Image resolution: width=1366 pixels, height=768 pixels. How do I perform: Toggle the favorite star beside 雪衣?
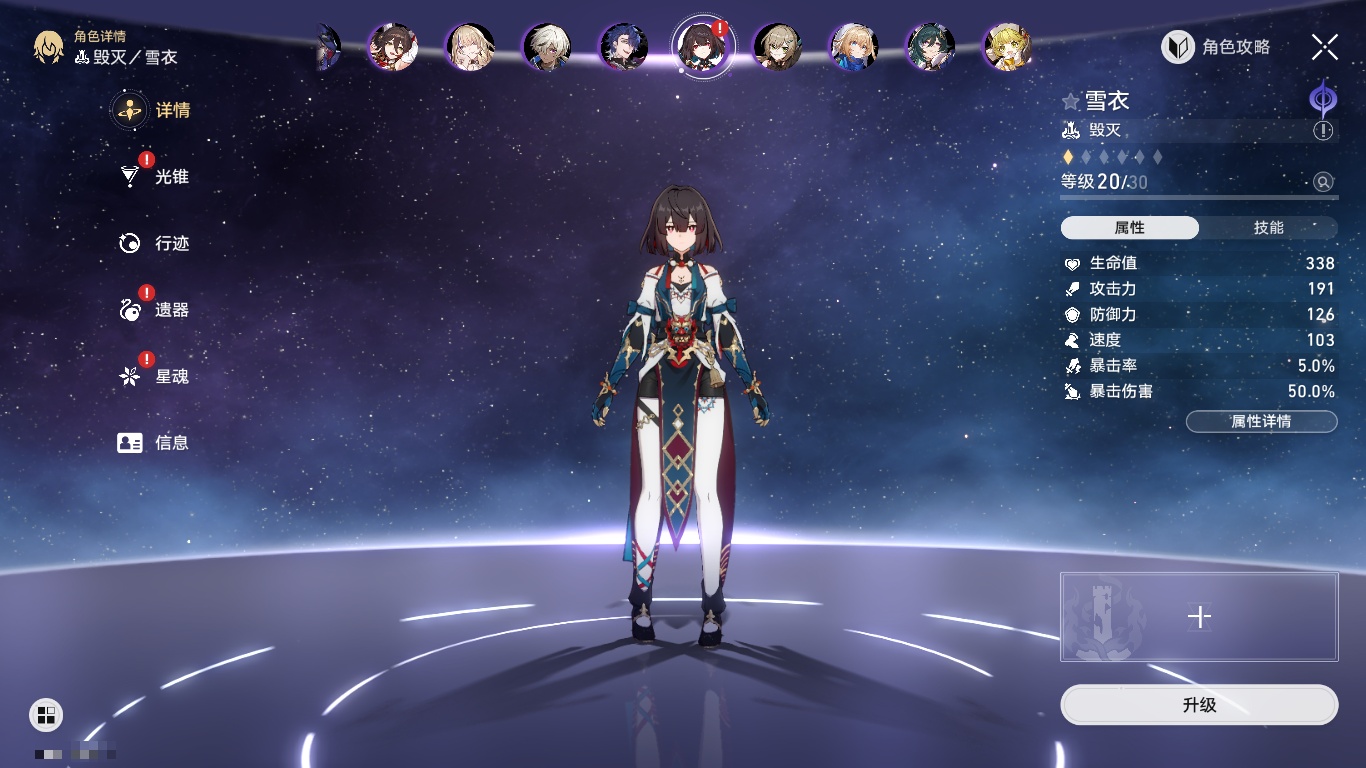(x=1070, y=101)
